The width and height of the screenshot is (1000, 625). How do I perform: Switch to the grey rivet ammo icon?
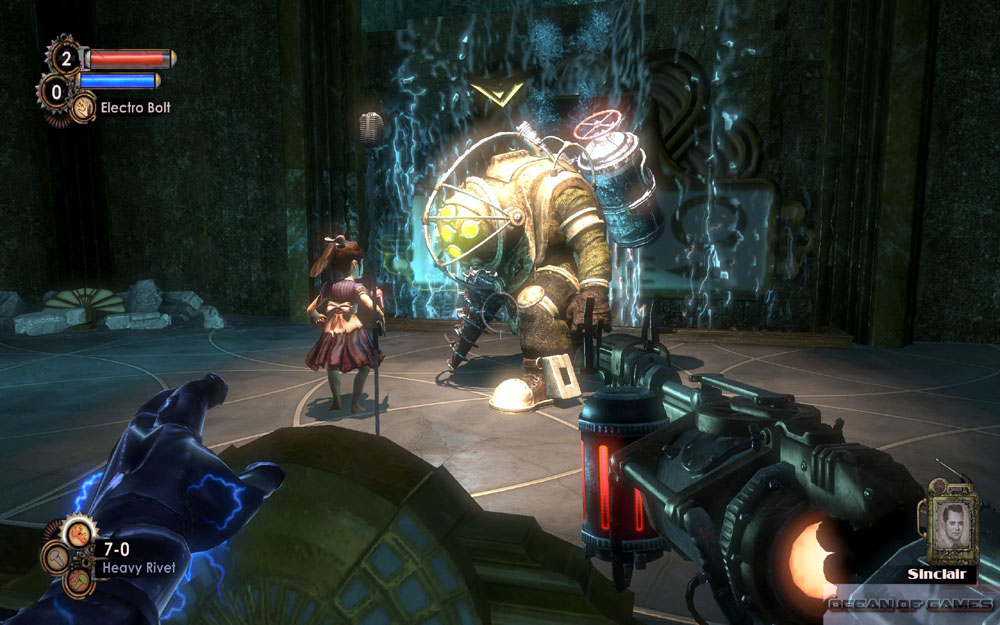click(x=57, y=555)
